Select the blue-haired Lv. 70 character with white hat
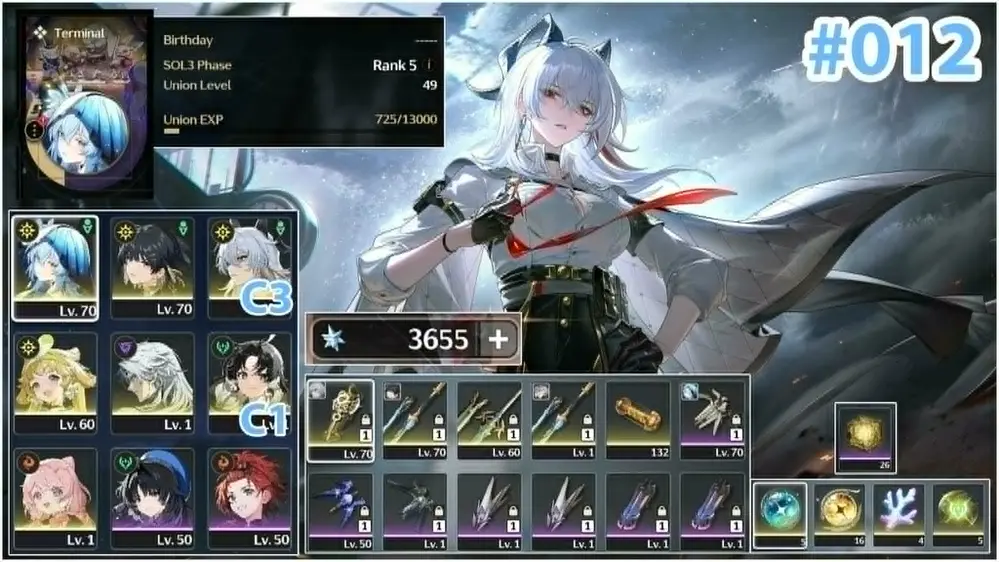 (56, 267)
